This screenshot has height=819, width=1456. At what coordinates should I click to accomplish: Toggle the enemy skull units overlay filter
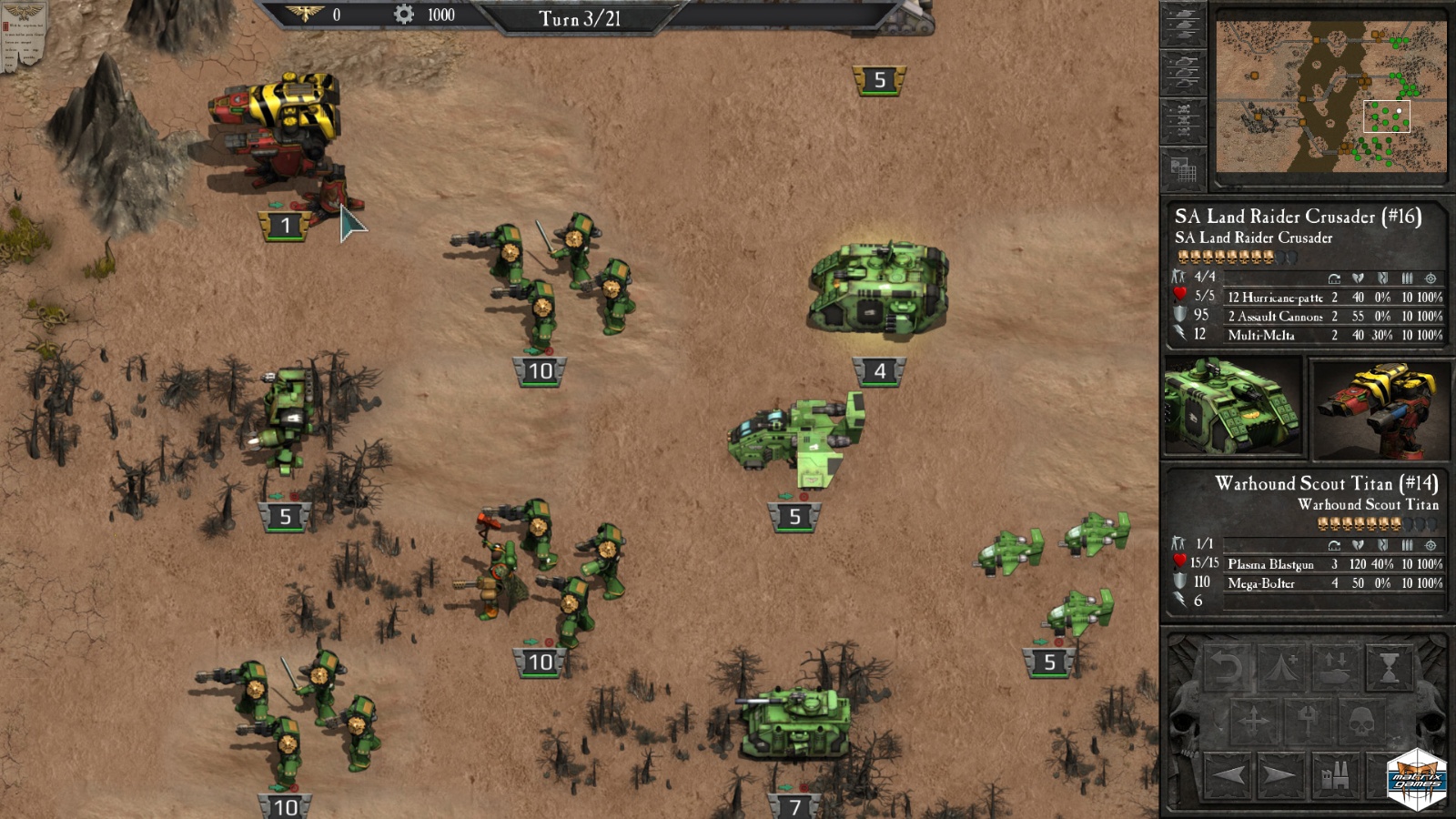pos(1184,118)
